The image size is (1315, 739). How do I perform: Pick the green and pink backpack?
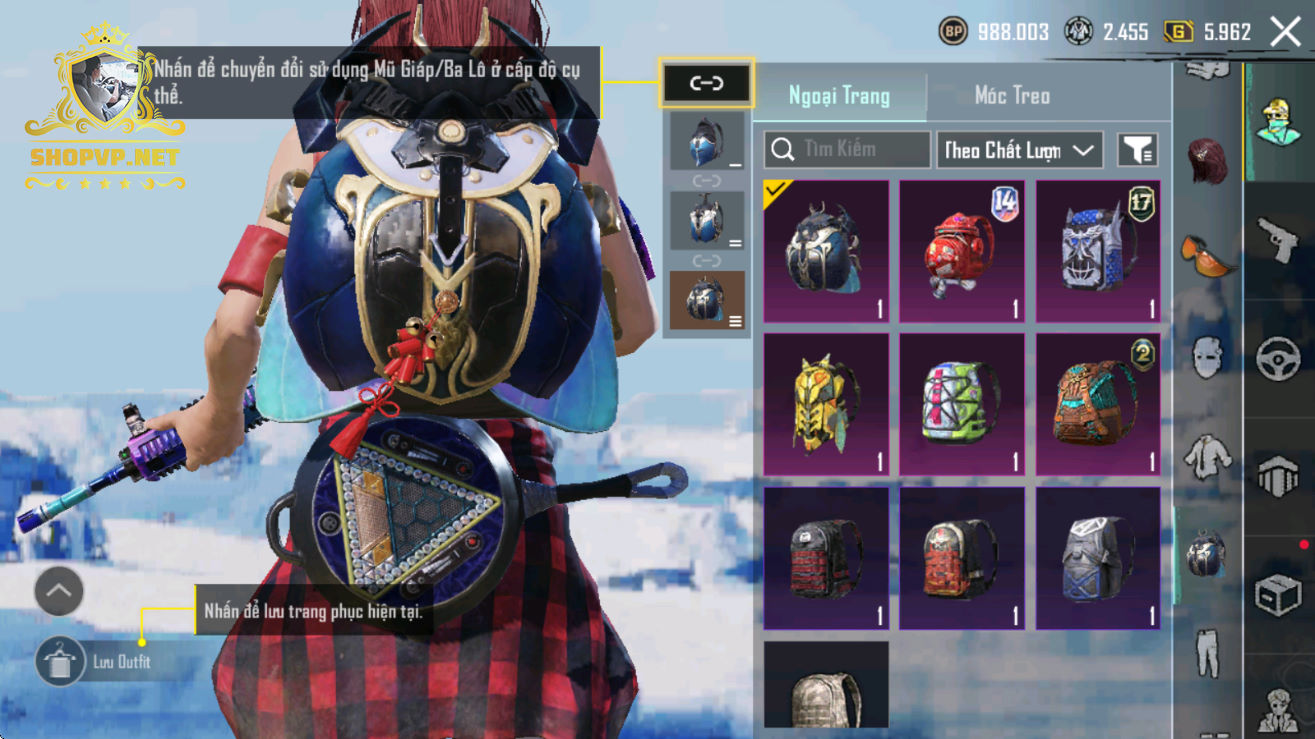(962, 405)
